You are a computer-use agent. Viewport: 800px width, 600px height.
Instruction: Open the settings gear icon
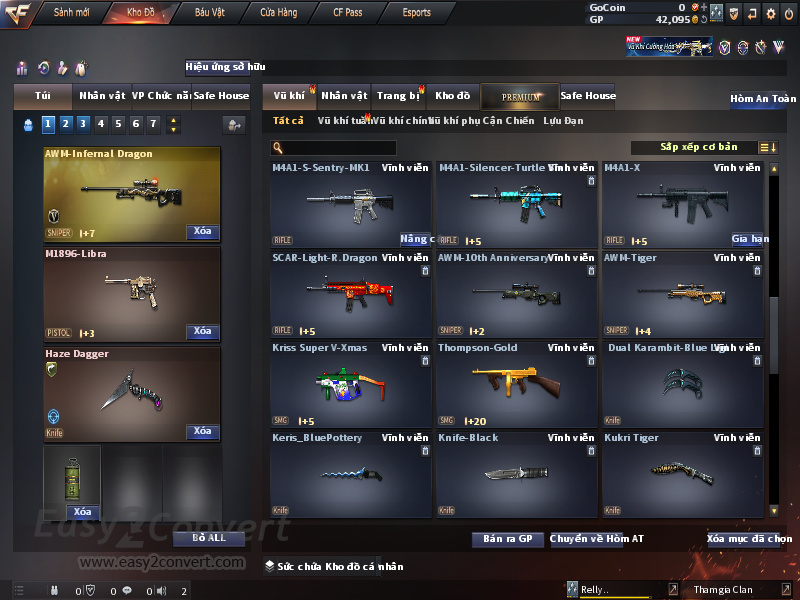tap(770, 13)
